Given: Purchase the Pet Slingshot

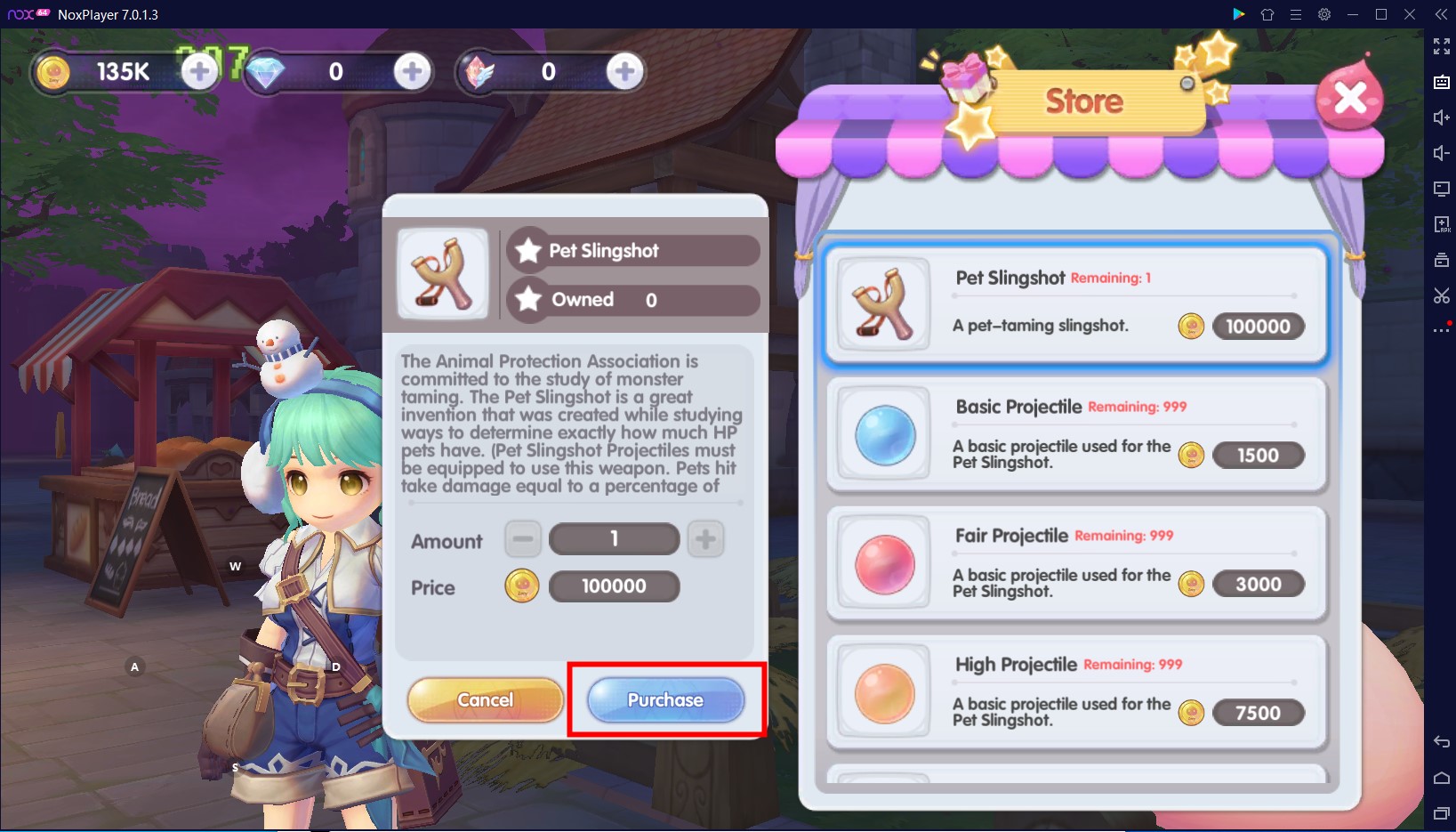Looking at the screenshot, I should pos(664,700).
